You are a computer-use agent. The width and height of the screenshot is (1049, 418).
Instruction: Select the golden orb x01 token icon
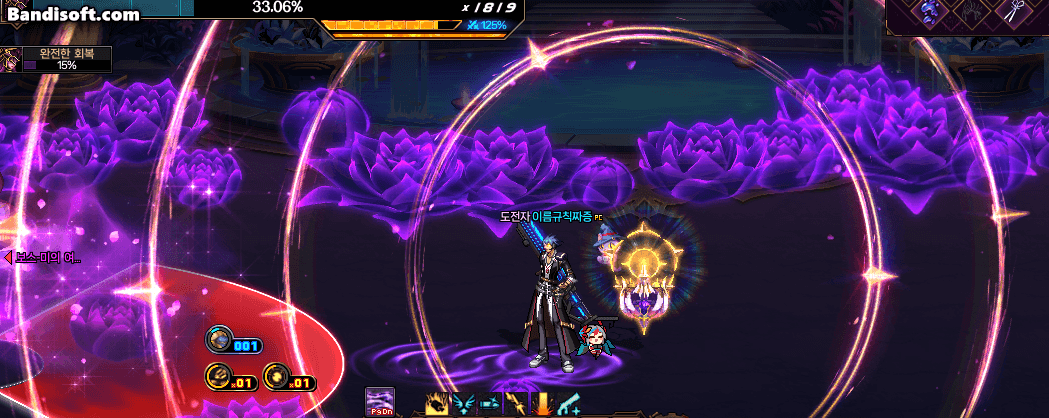[x=275, y=378]
